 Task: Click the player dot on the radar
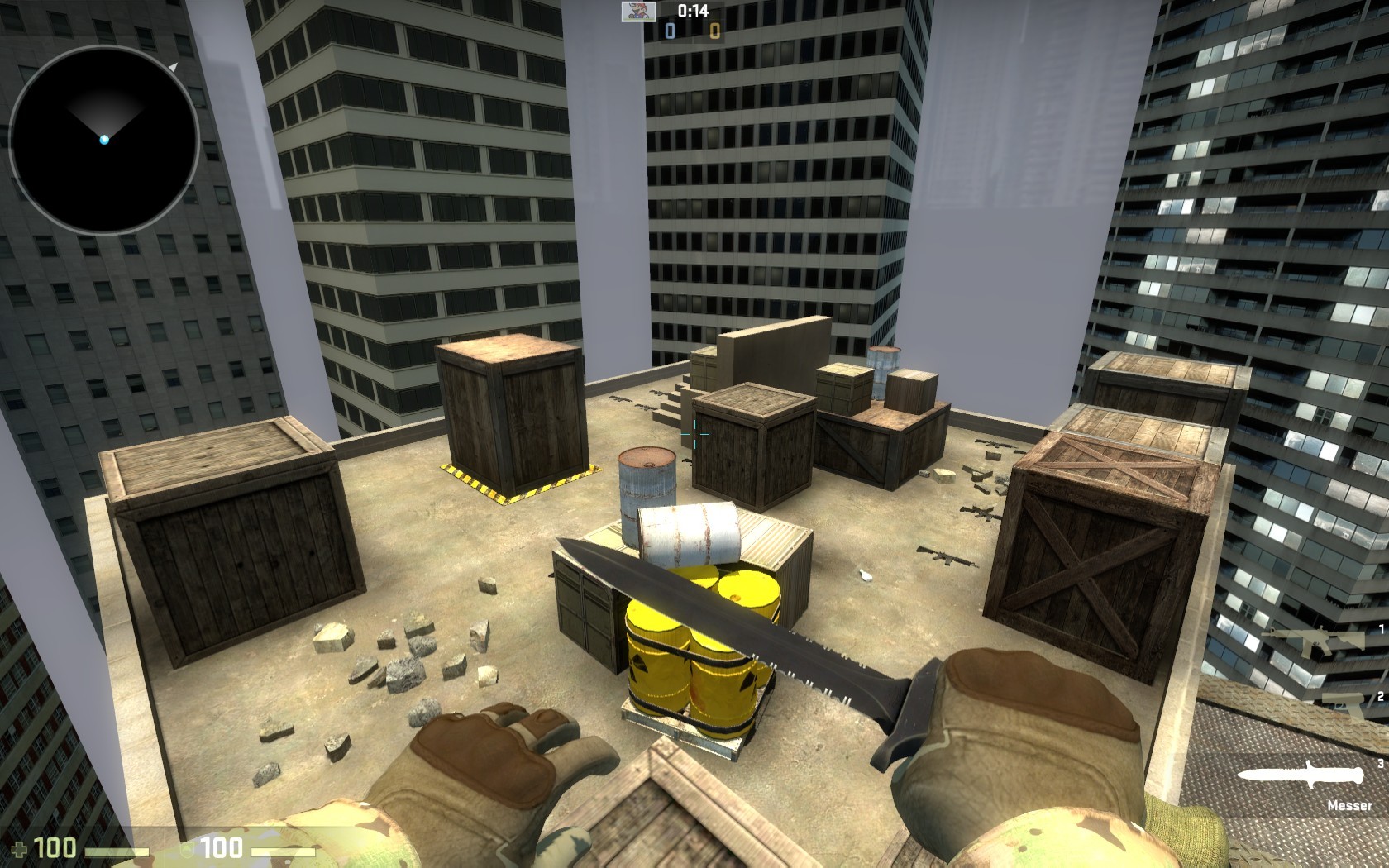point(103,141)
